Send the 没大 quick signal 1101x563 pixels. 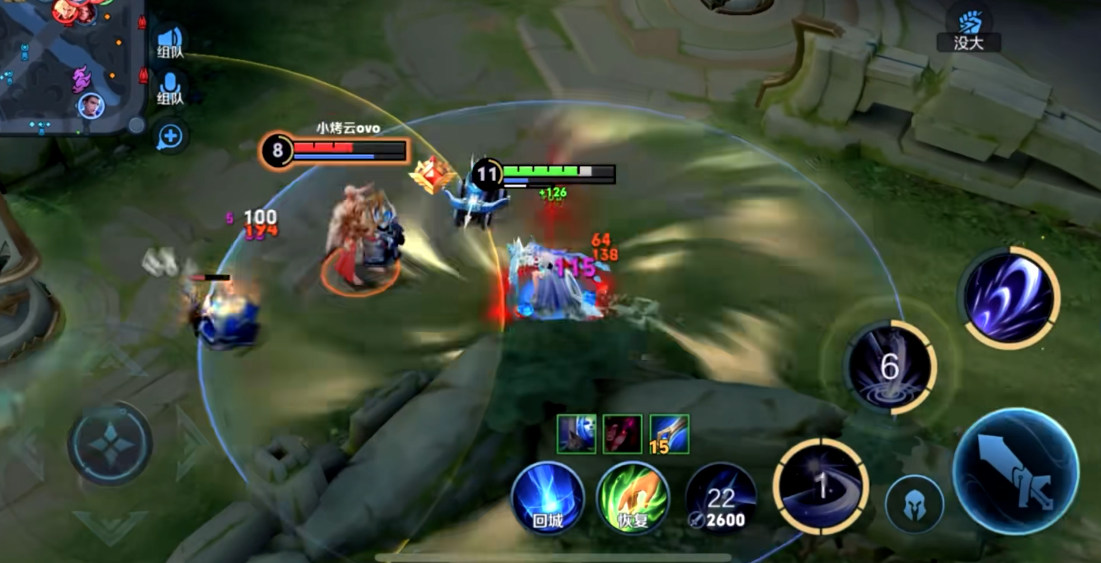click(x=969, y=28)
